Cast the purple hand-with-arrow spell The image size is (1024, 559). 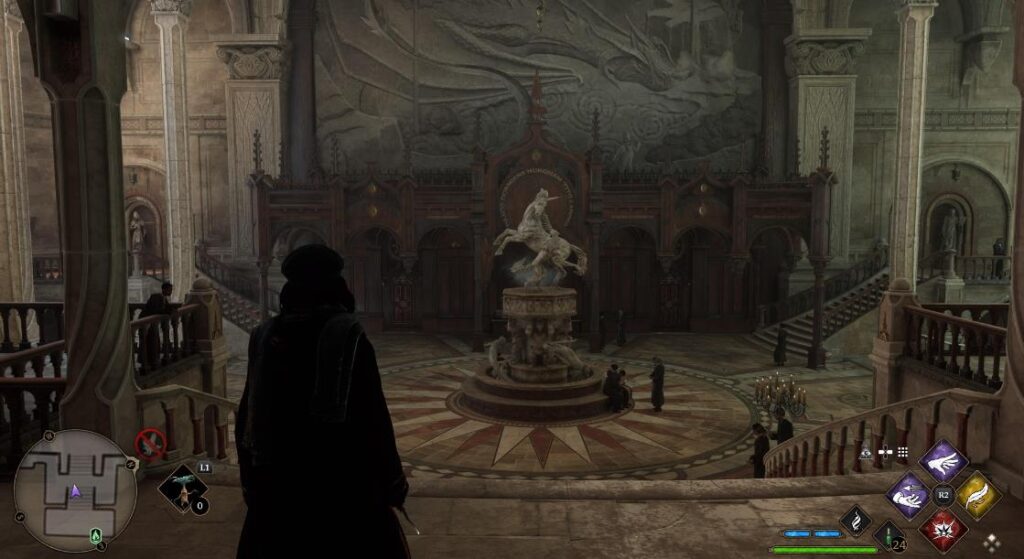(908, 495)
